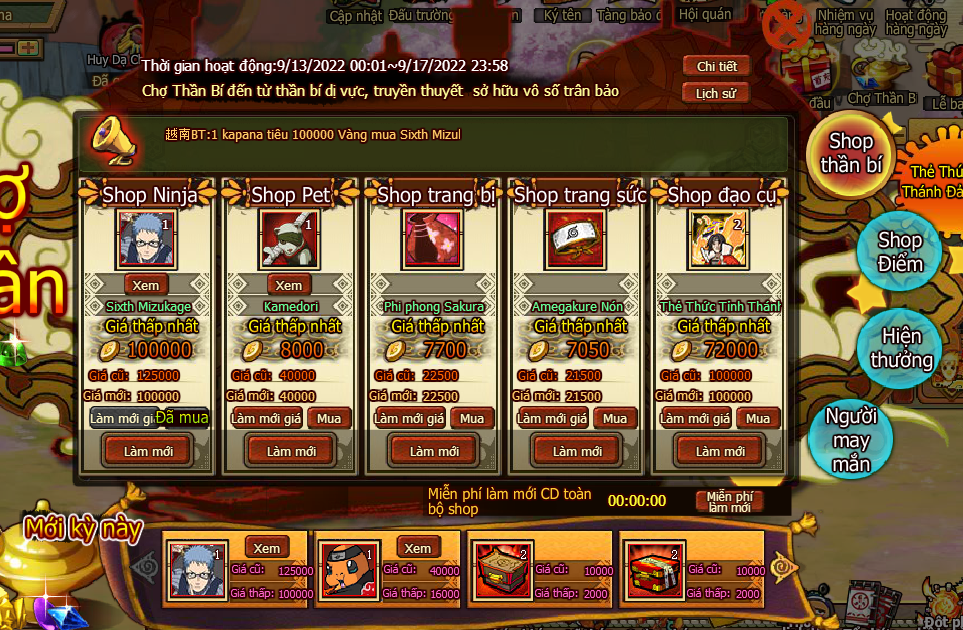Screen dimensions: 963x630
Task: Refresh the Shop trang bị listing
Action: pyautogui.click(x=434, y=451)
